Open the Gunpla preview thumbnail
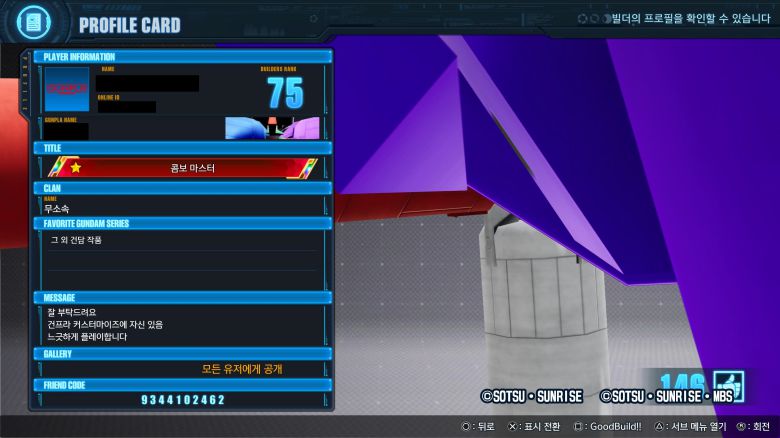 [272, 128]
